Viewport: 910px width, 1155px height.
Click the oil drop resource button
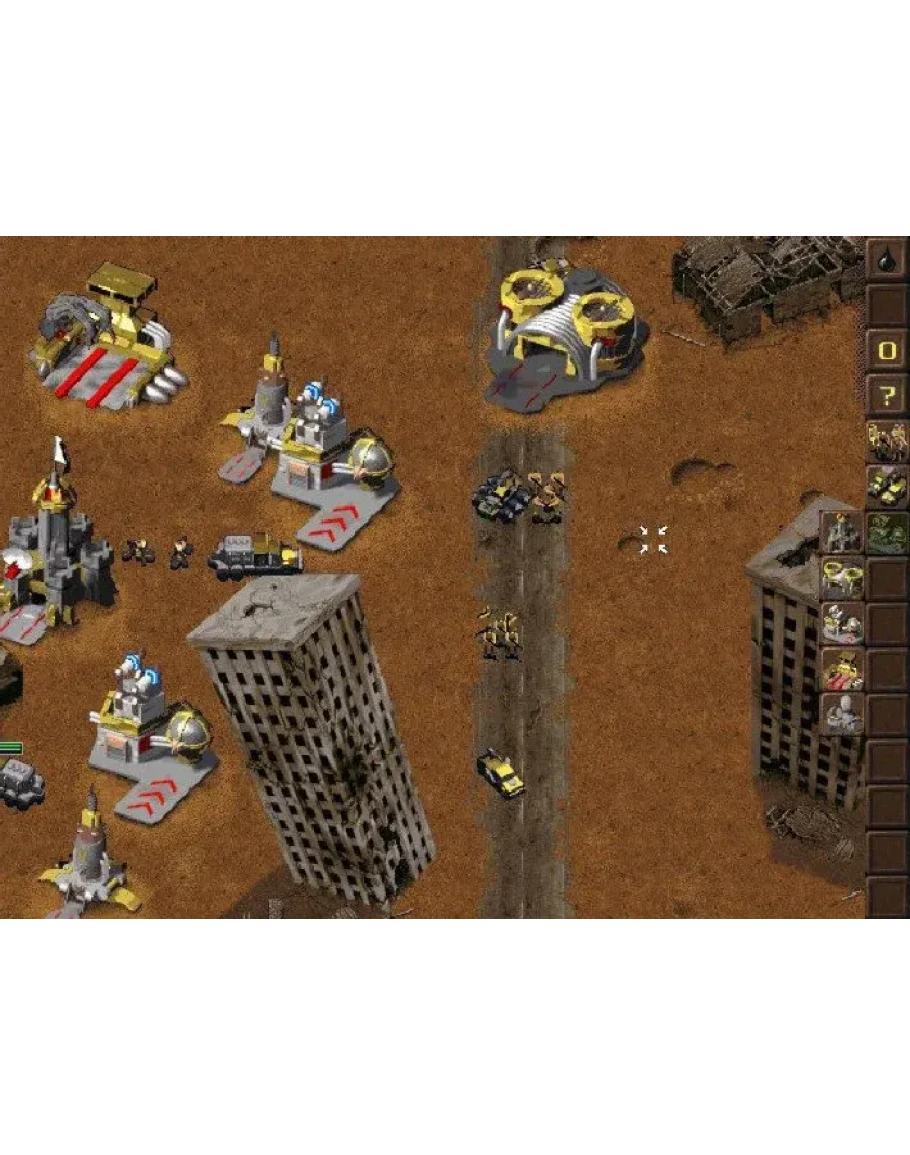(x=887, y=259)
